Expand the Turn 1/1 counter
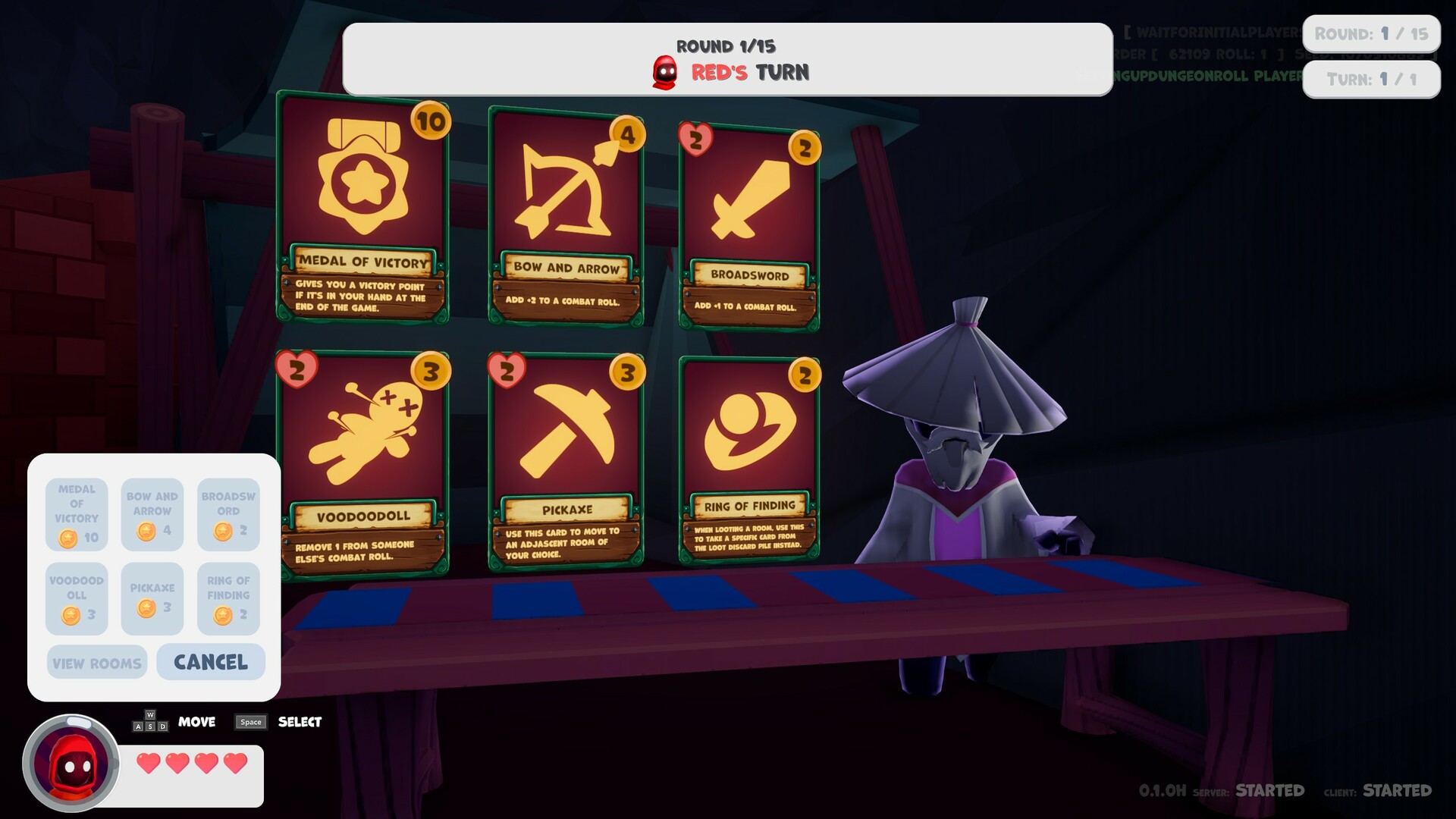Image resolution: width=1456 pixels, height=819 pixels. pyautogui.click(x=1371, y=79)
